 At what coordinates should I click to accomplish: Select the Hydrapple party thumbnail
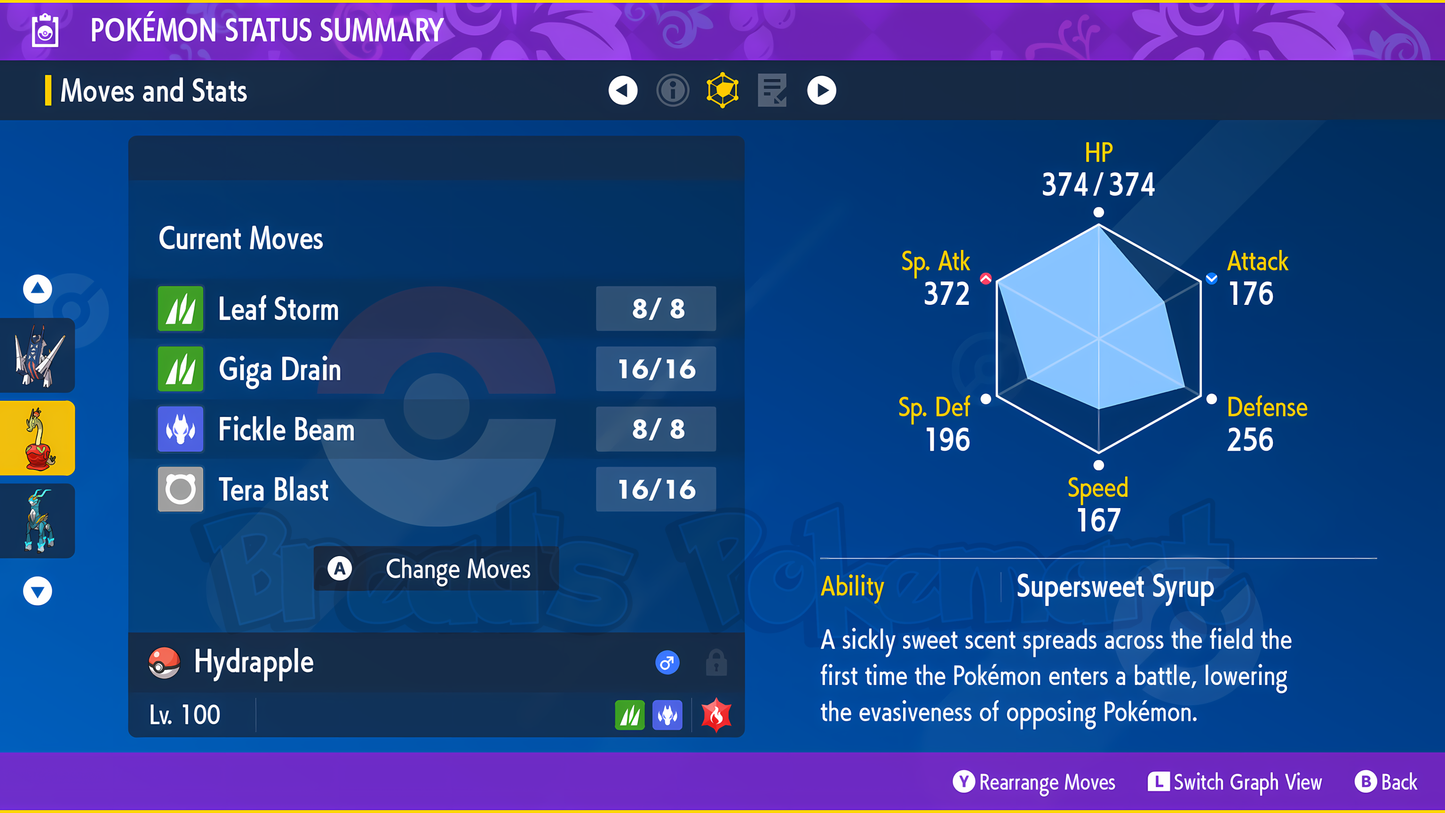point(38,438)
